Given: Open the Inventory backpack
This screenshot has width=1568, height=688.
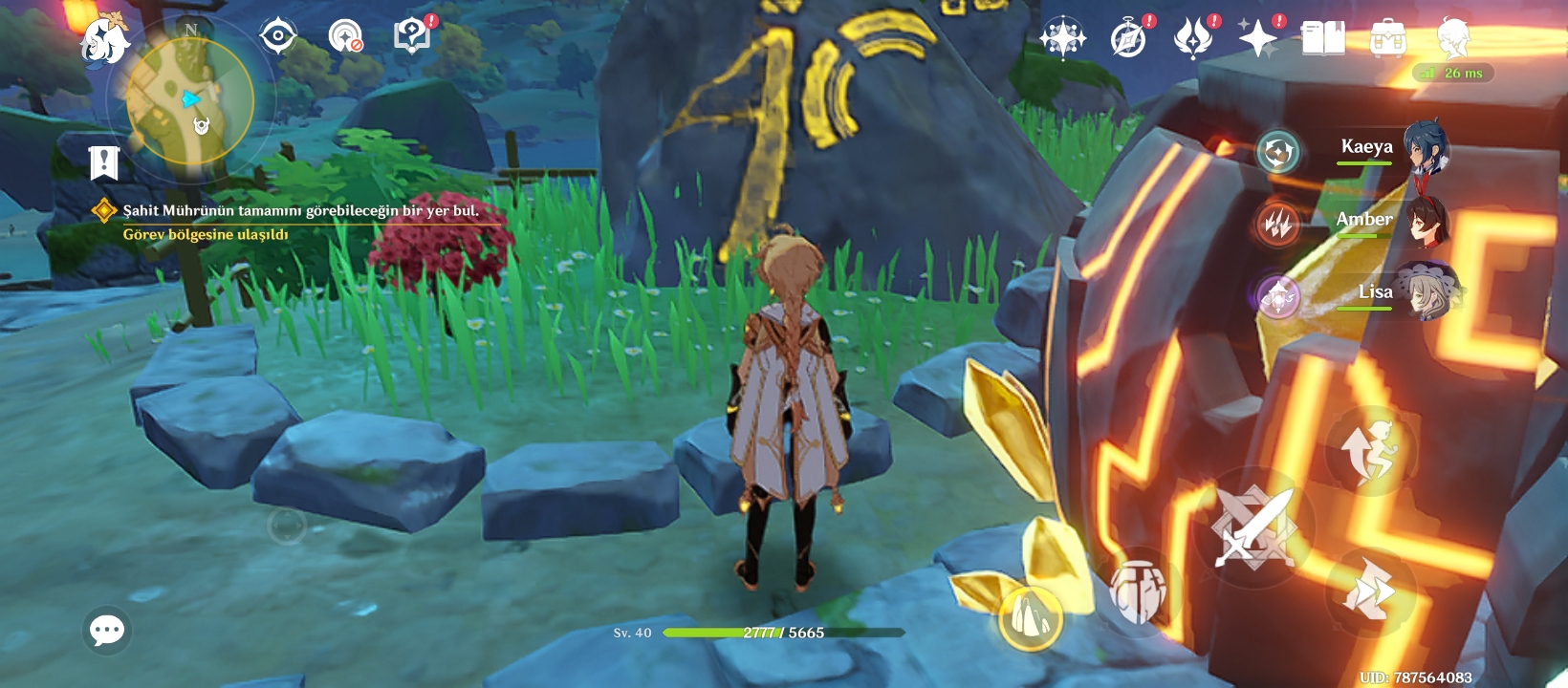Looking at the screenshot, I should pyautogui.click(x=1387, y=39).
